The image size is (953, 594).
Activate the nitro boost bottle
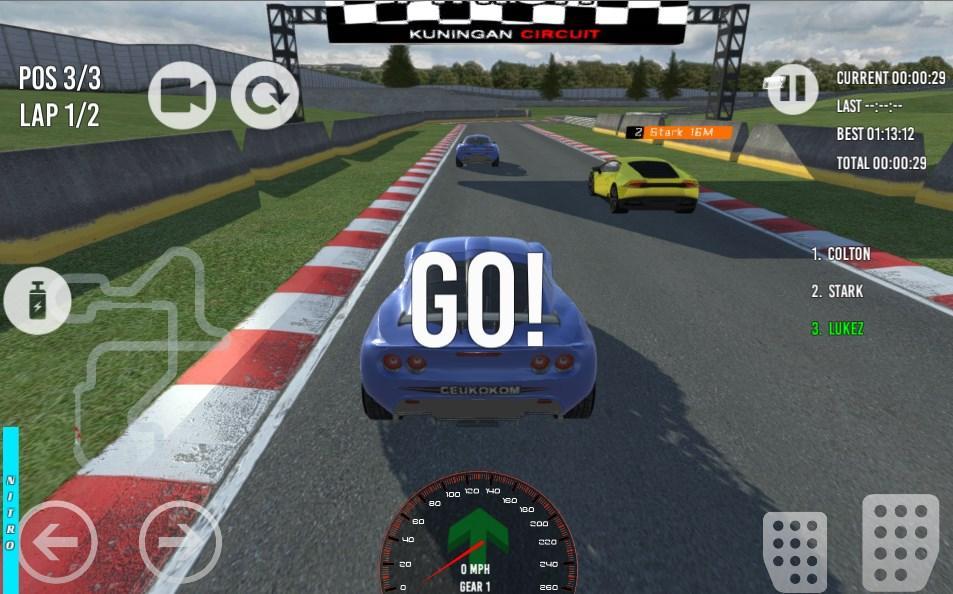[x=37, y=301]
